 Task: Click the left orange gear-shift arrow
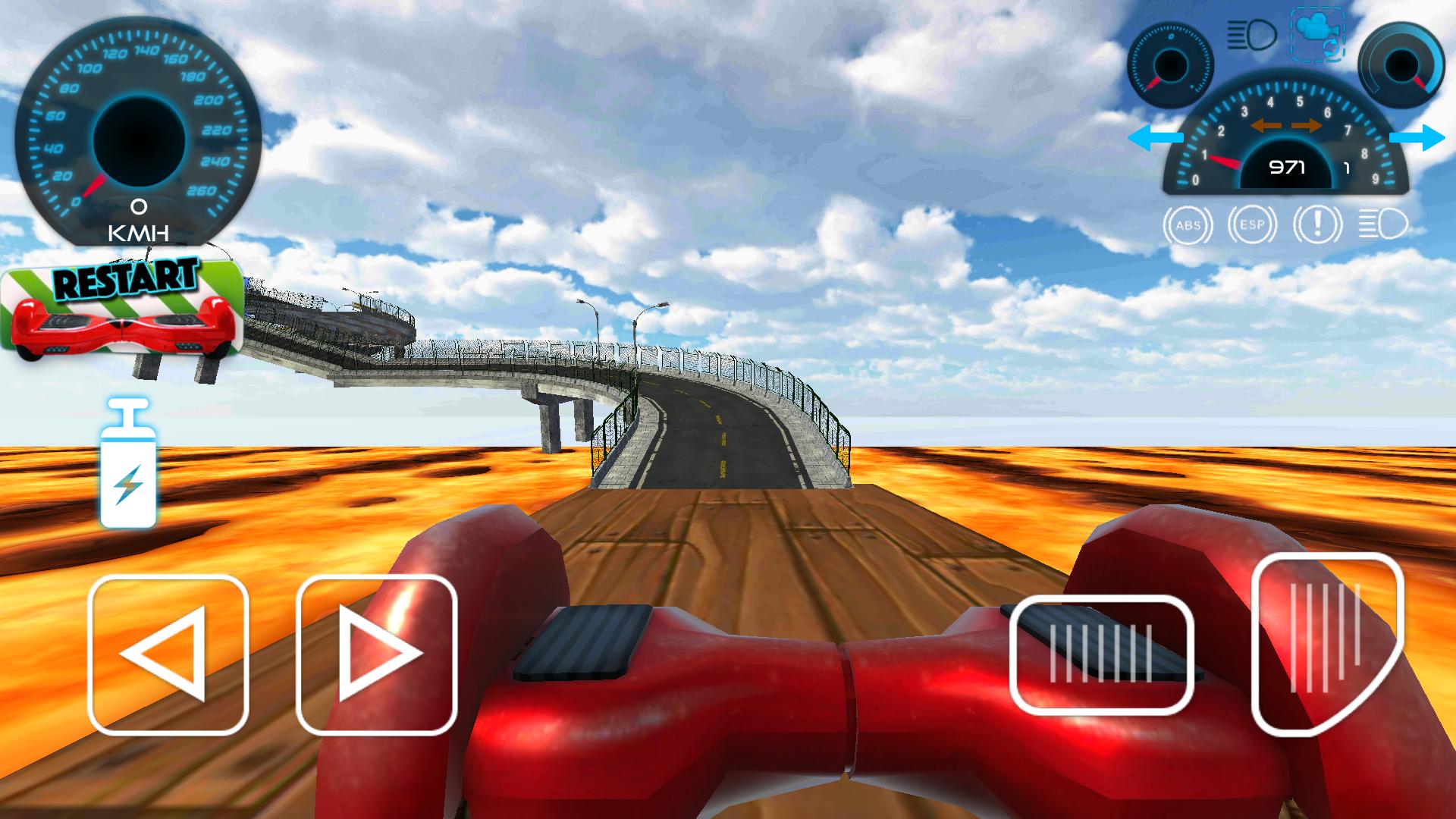click(x=1268, y=126)
